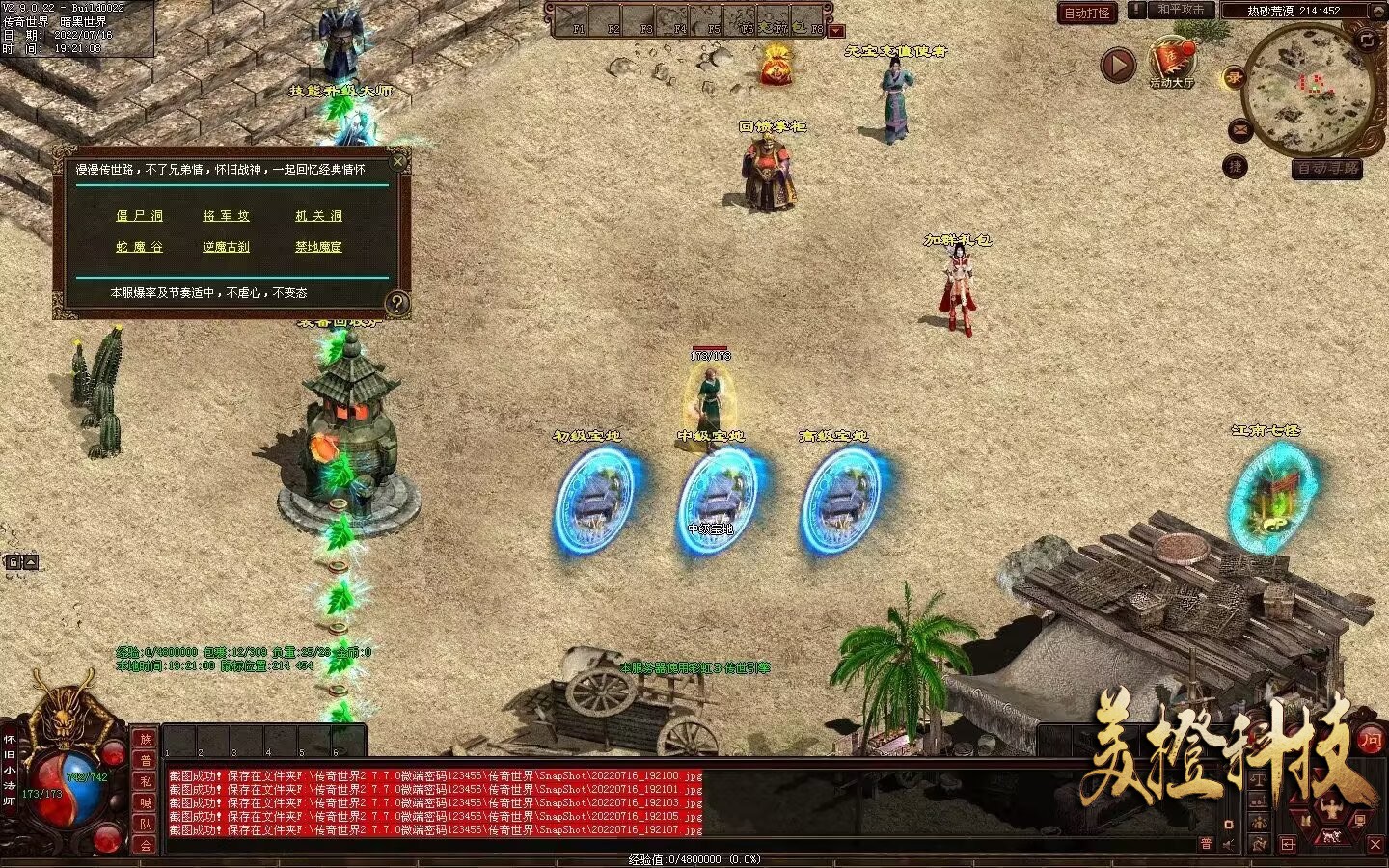Choose the 将军坟 teleport option
Image resolution: width=1389 pixels, height=868 pixels.
click(x=227, y=216)
